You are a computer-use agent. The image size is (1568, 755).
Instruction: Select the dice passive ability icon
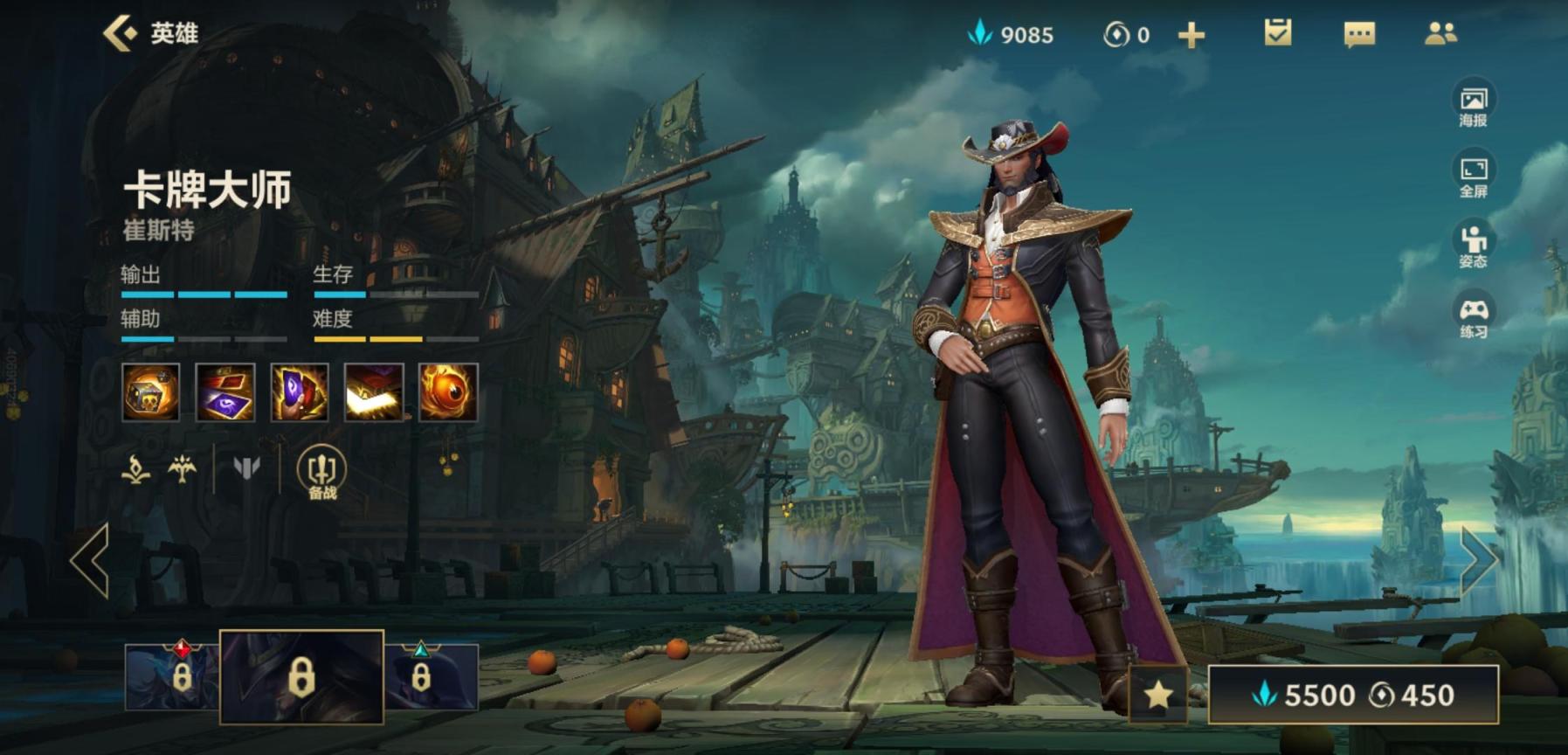(x=151, y=392)
